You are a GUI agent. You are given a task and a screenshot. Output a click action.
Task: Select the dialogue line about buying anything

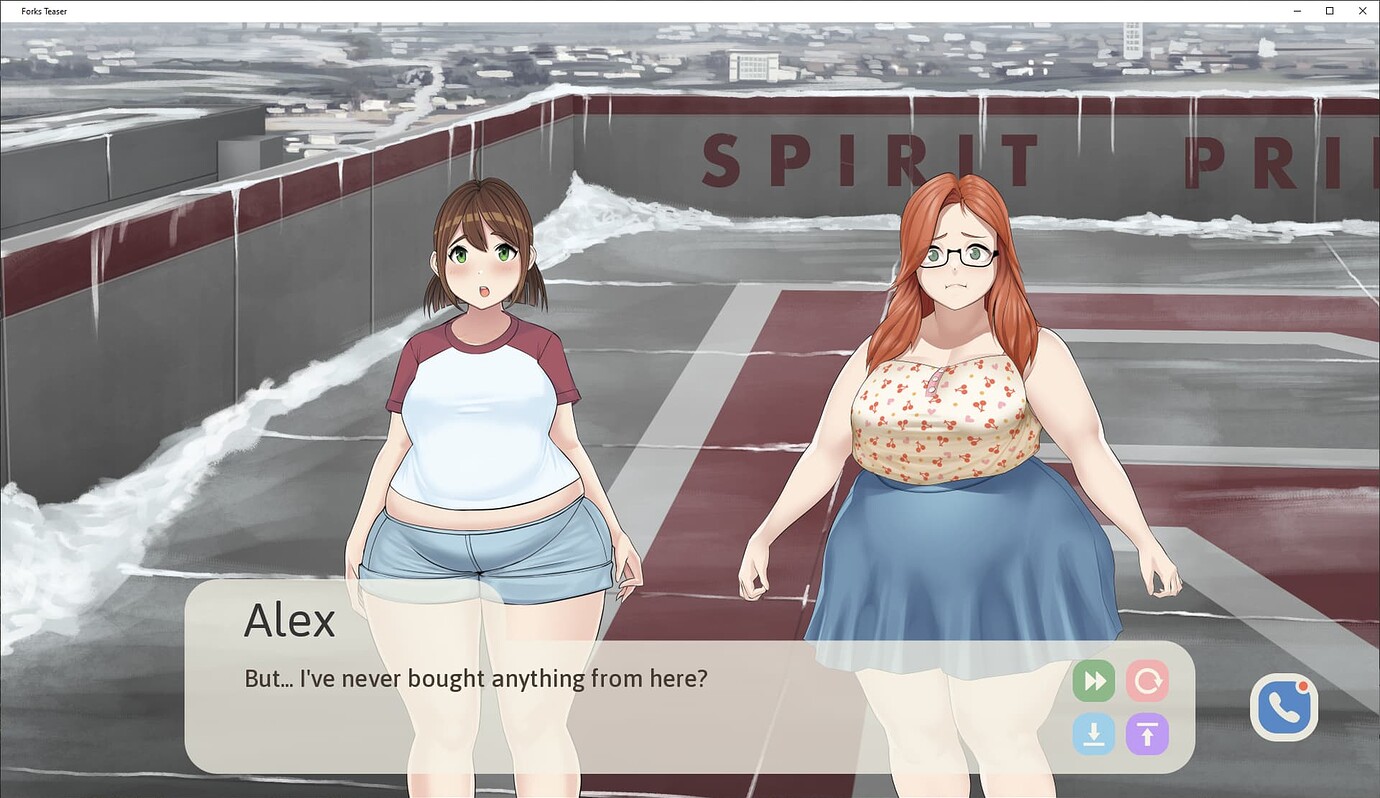[x=476, y=678]
